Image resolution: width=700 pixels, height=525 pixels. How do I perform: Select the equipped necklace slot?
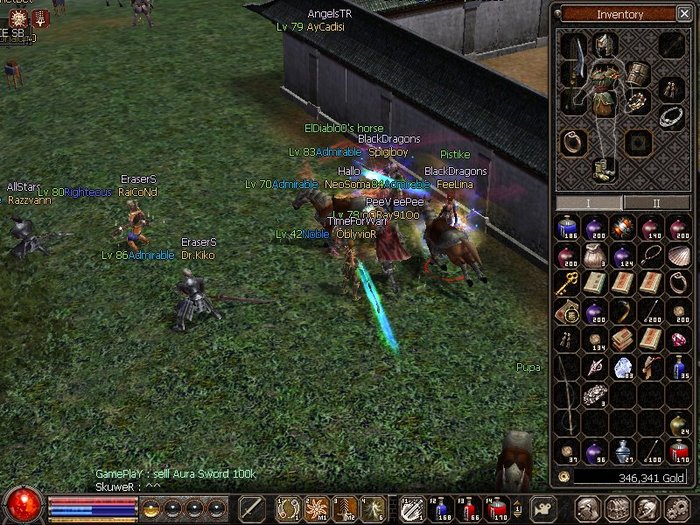click(672, 116)
